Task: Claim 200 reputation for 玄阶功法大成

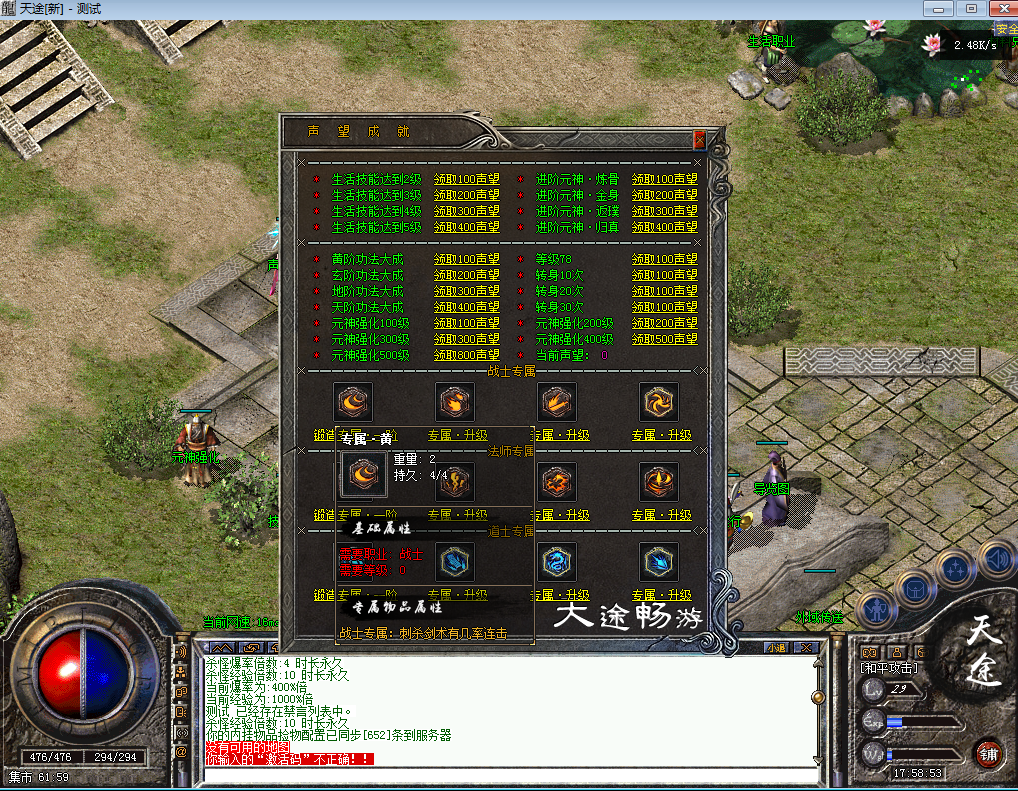Action: 466,275
